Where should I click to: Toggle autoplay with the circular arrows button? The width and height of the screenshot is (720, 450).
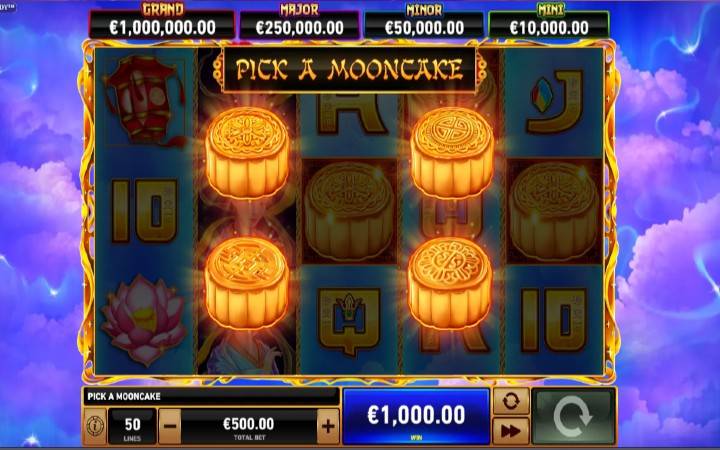511,402
